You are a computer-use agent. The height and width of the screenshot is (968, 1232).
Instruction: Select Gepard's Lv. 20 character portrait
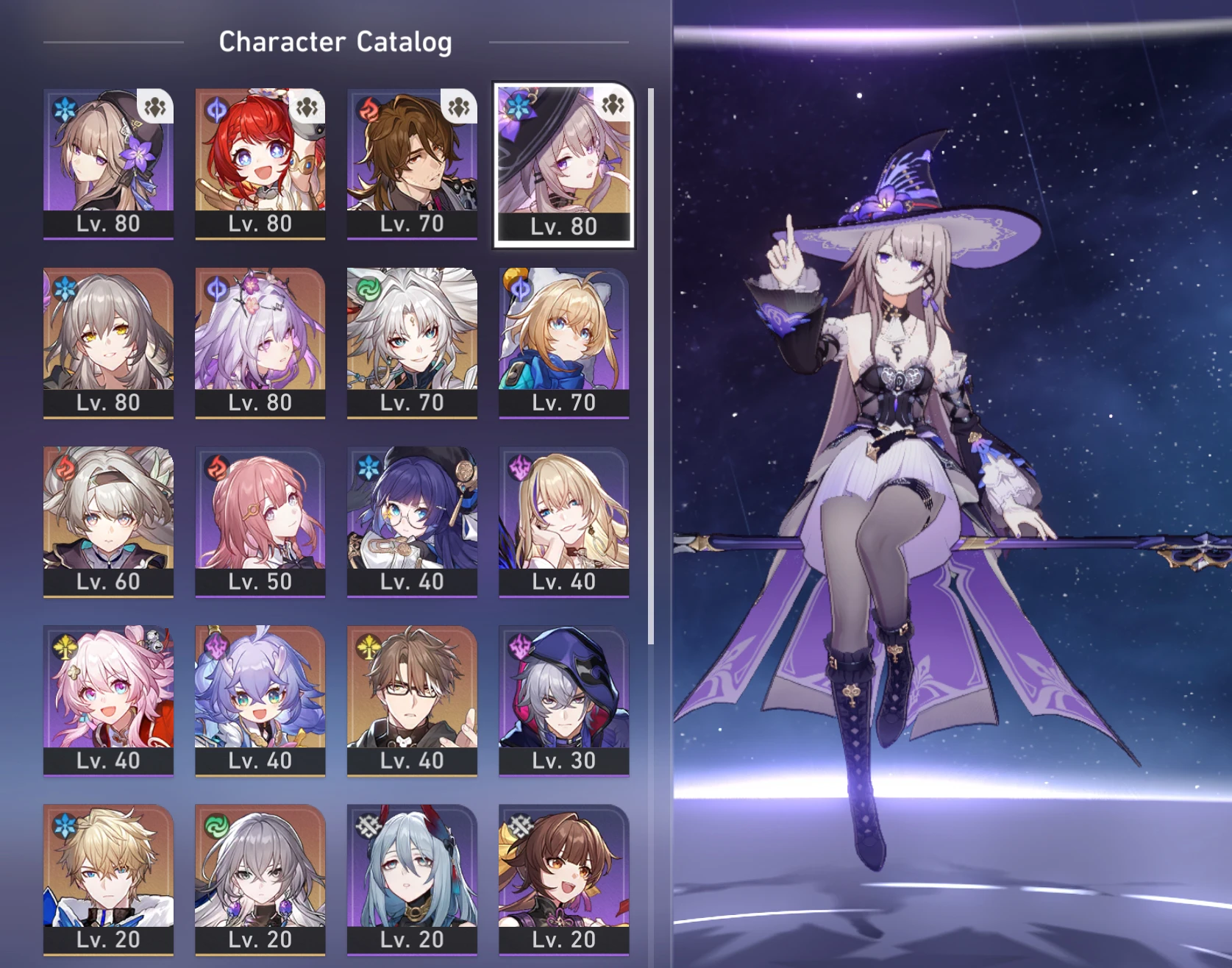[108, 875]
